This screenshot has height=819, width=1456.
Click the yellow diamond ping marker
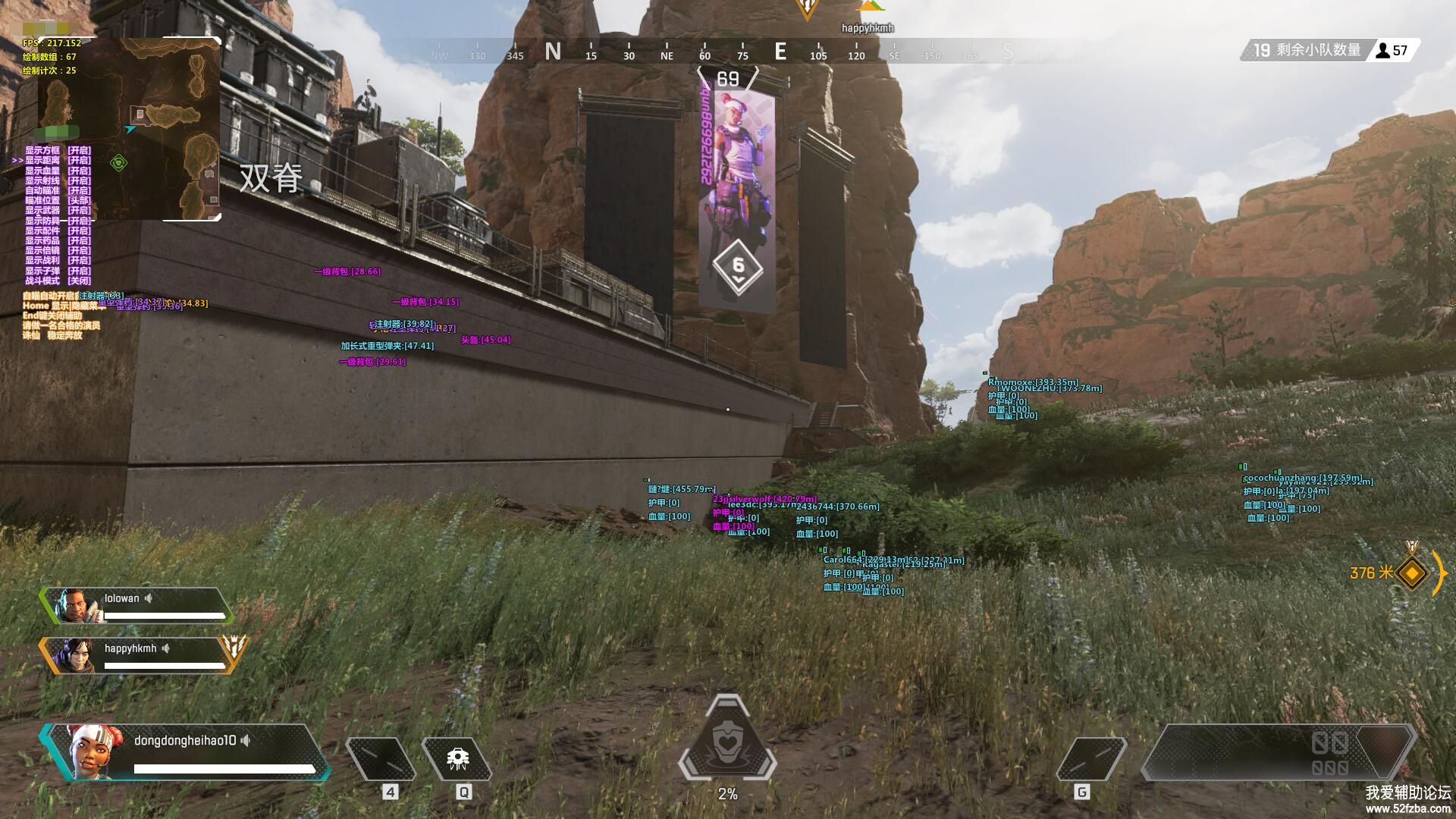click(x=1411, y=573)
